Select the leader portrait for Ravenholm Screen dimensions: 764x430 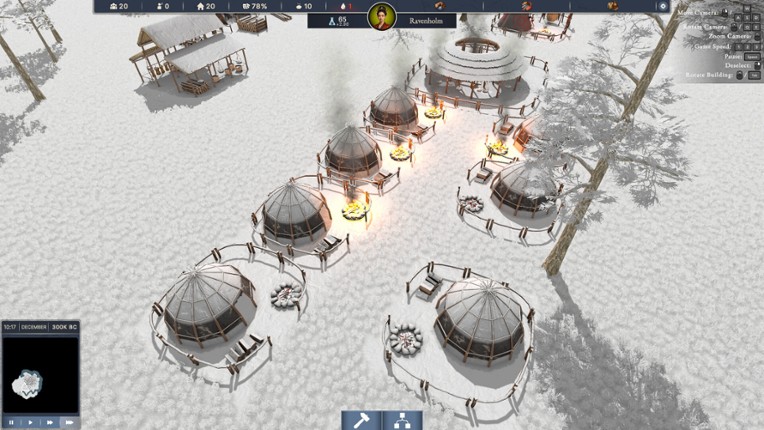(x=381, y=17)
